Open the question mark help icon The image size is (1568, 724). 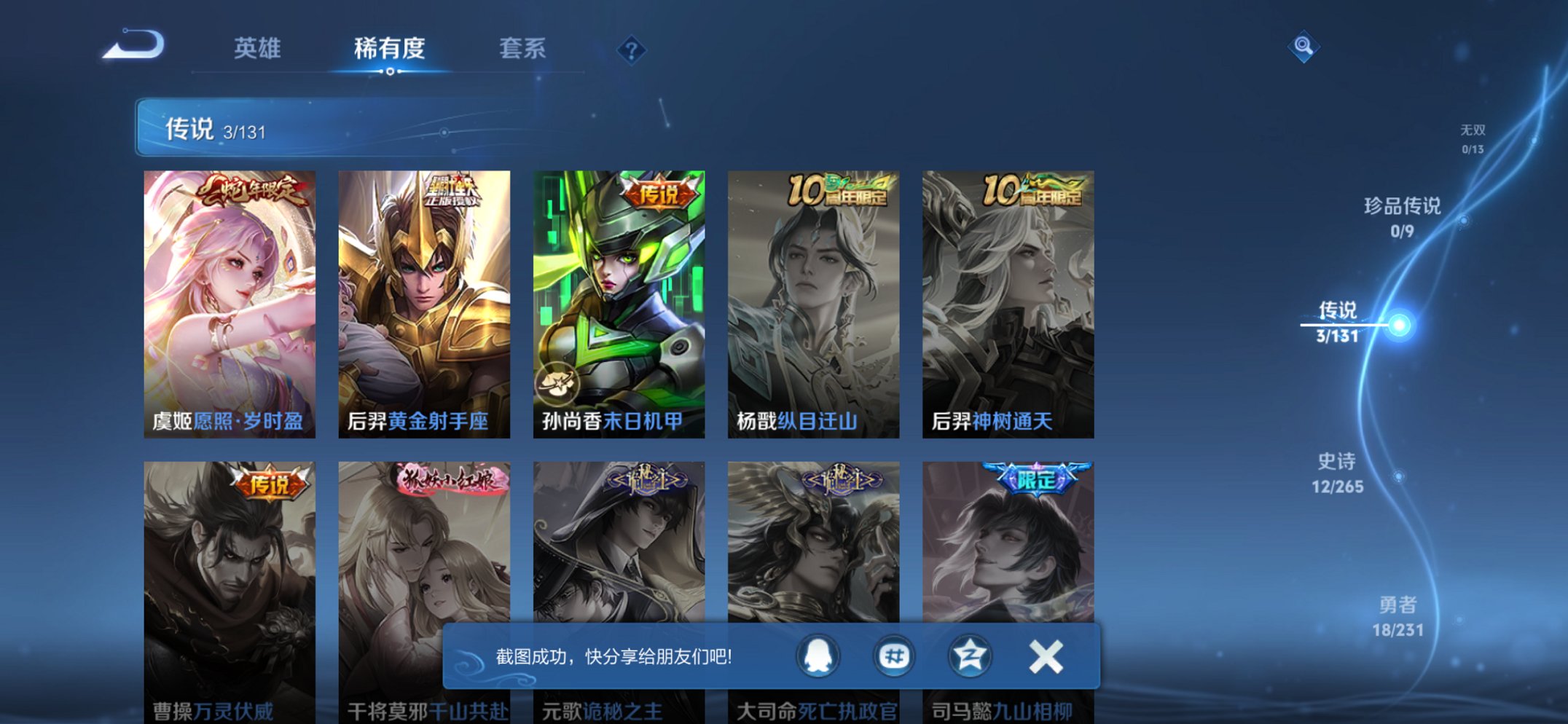pos(631,48)
